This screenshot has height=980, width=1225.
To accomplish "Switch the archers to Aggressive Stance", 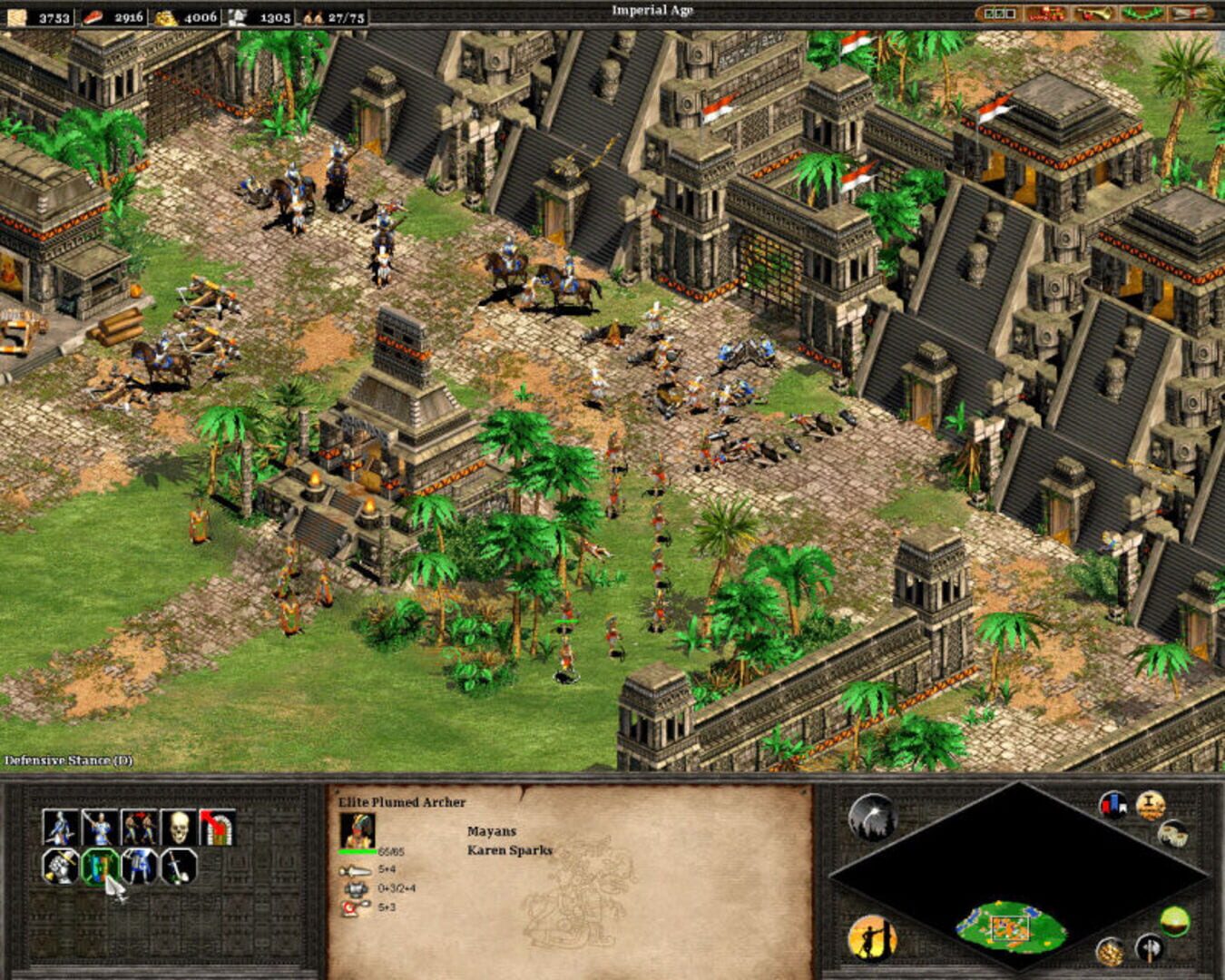I will pos(59,867).
